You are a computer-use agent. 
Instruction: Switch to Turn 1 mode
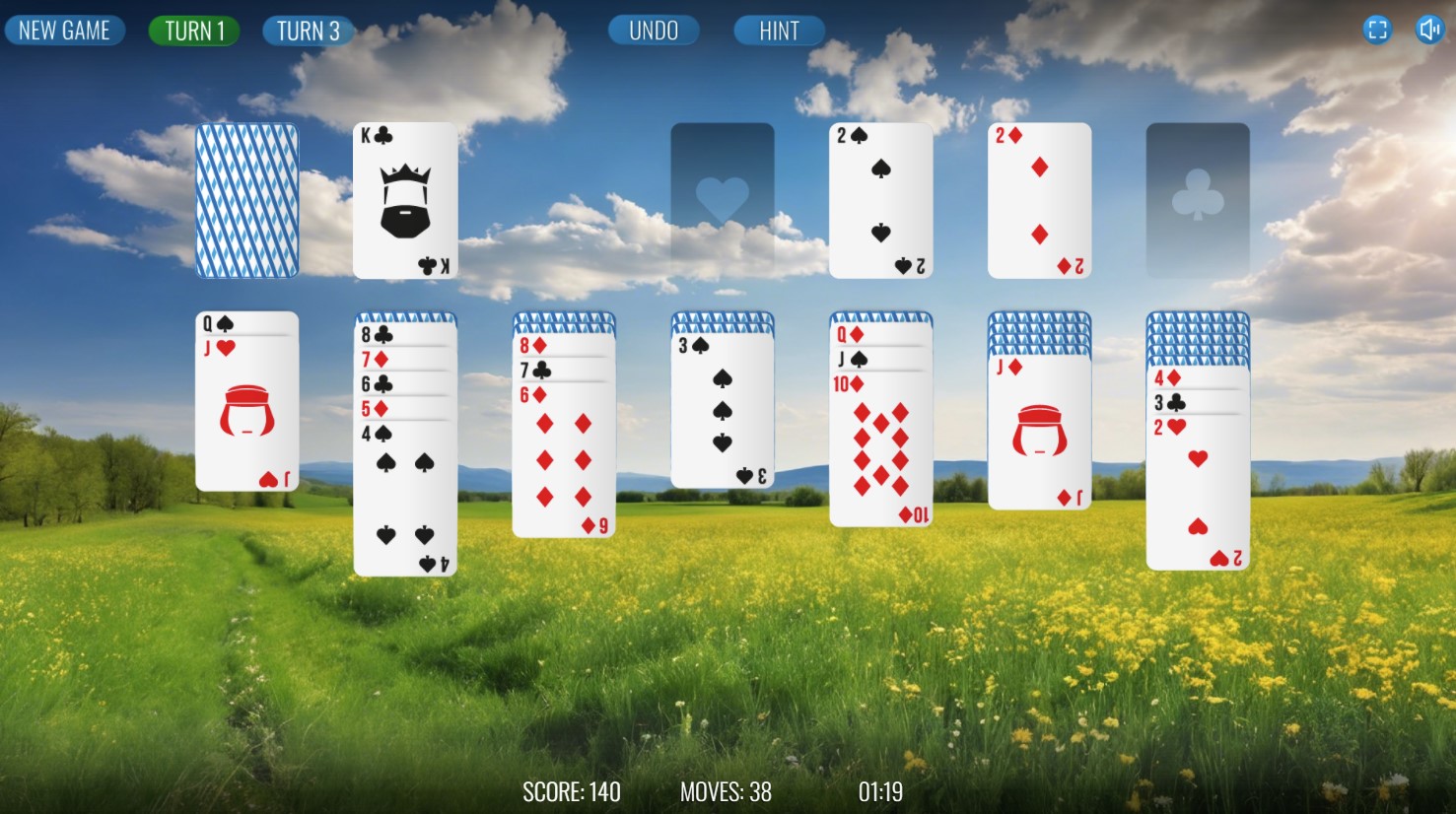click(x=193, y=30)
